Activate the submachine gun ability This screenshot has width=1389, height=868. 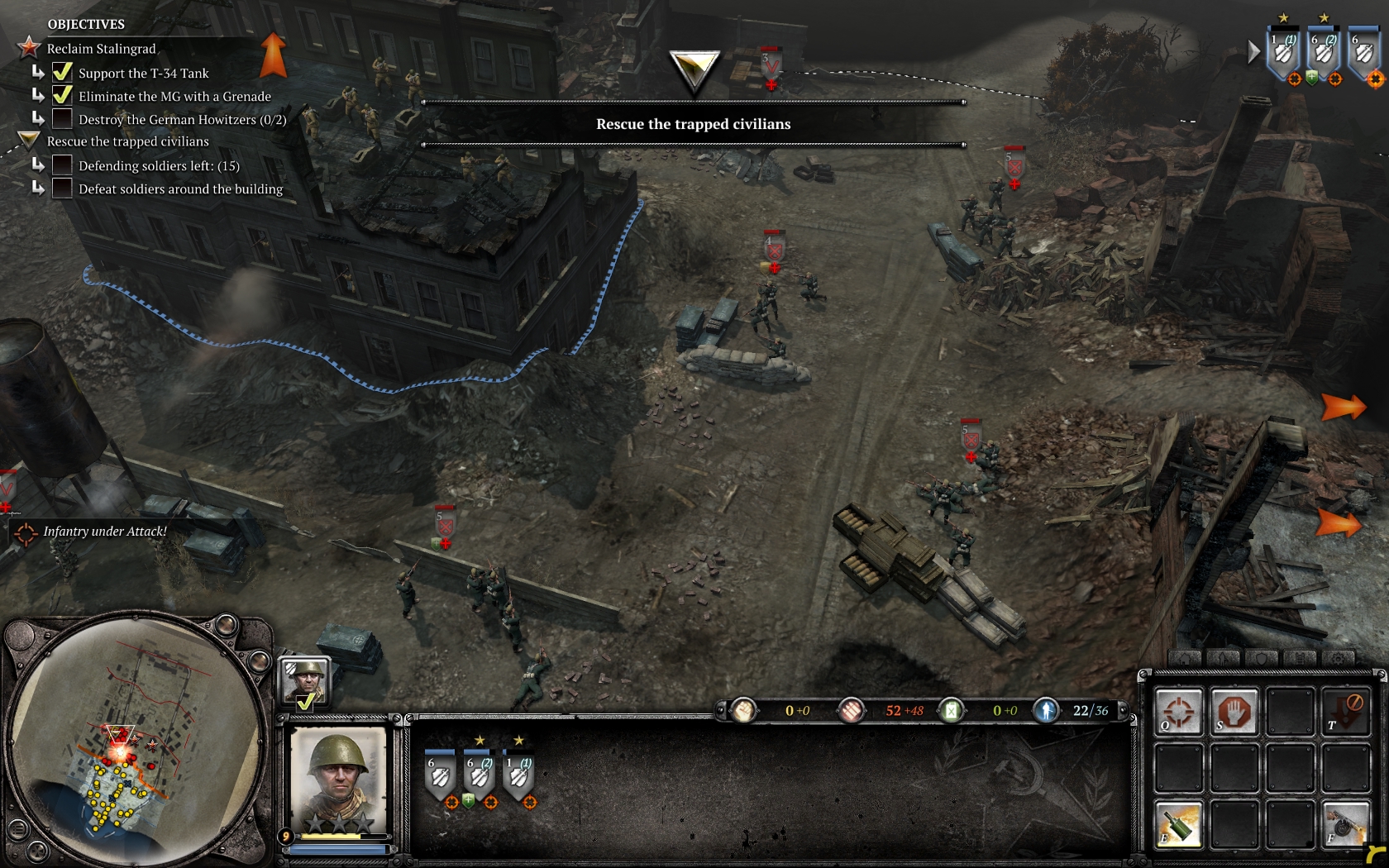click(x=1345, y=824)
